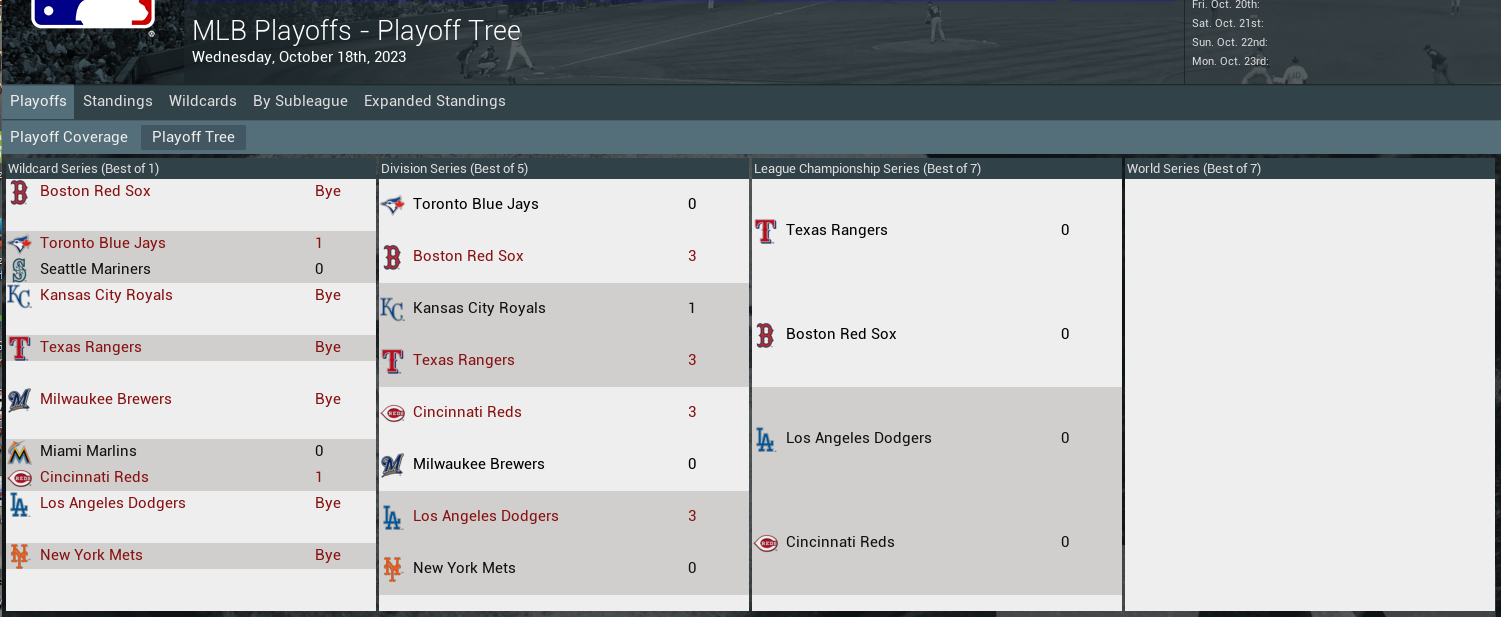Open the Expanded Standings tab
1501x617 pixels.
435,101
